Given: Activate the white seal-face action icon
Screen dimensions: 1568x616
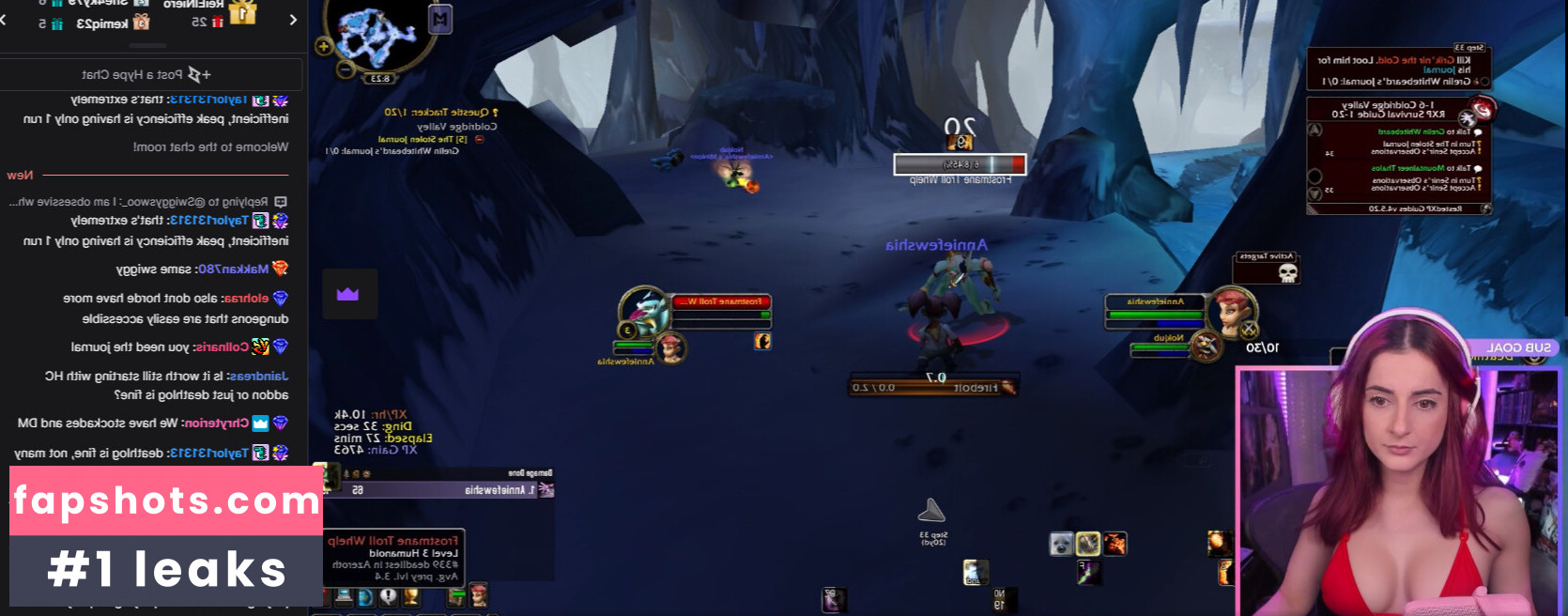Looking at the screenshot, I should tap(1061, 544).
